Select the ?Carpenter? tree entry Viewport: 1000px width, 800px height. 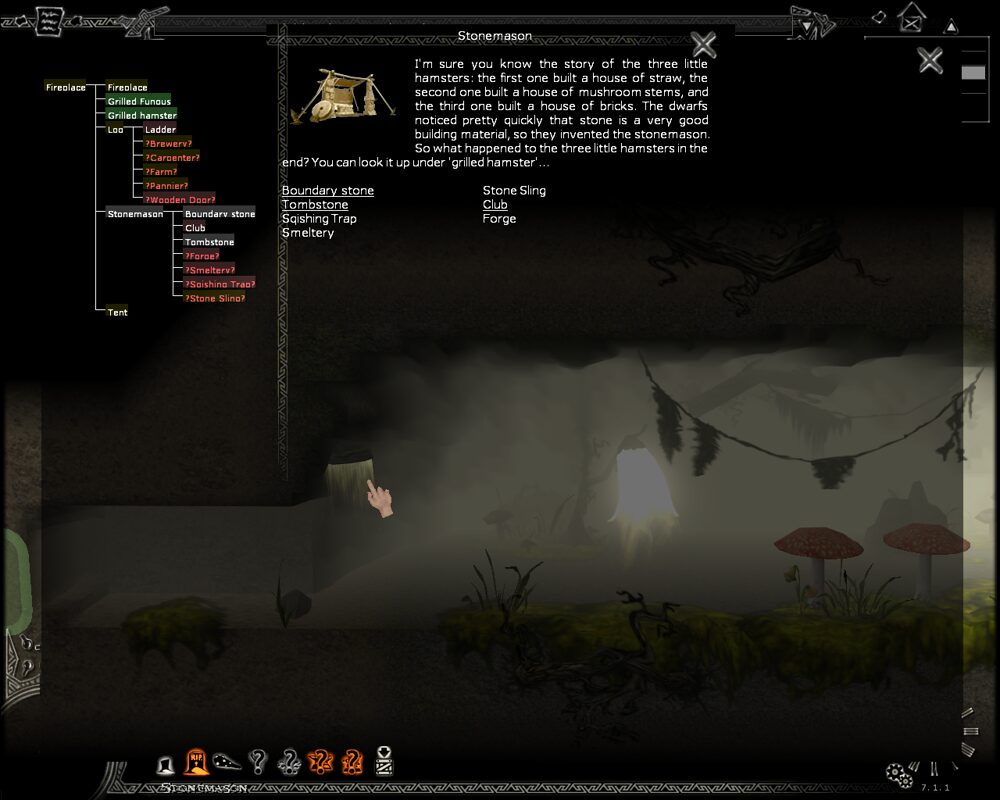pos(172,158)
